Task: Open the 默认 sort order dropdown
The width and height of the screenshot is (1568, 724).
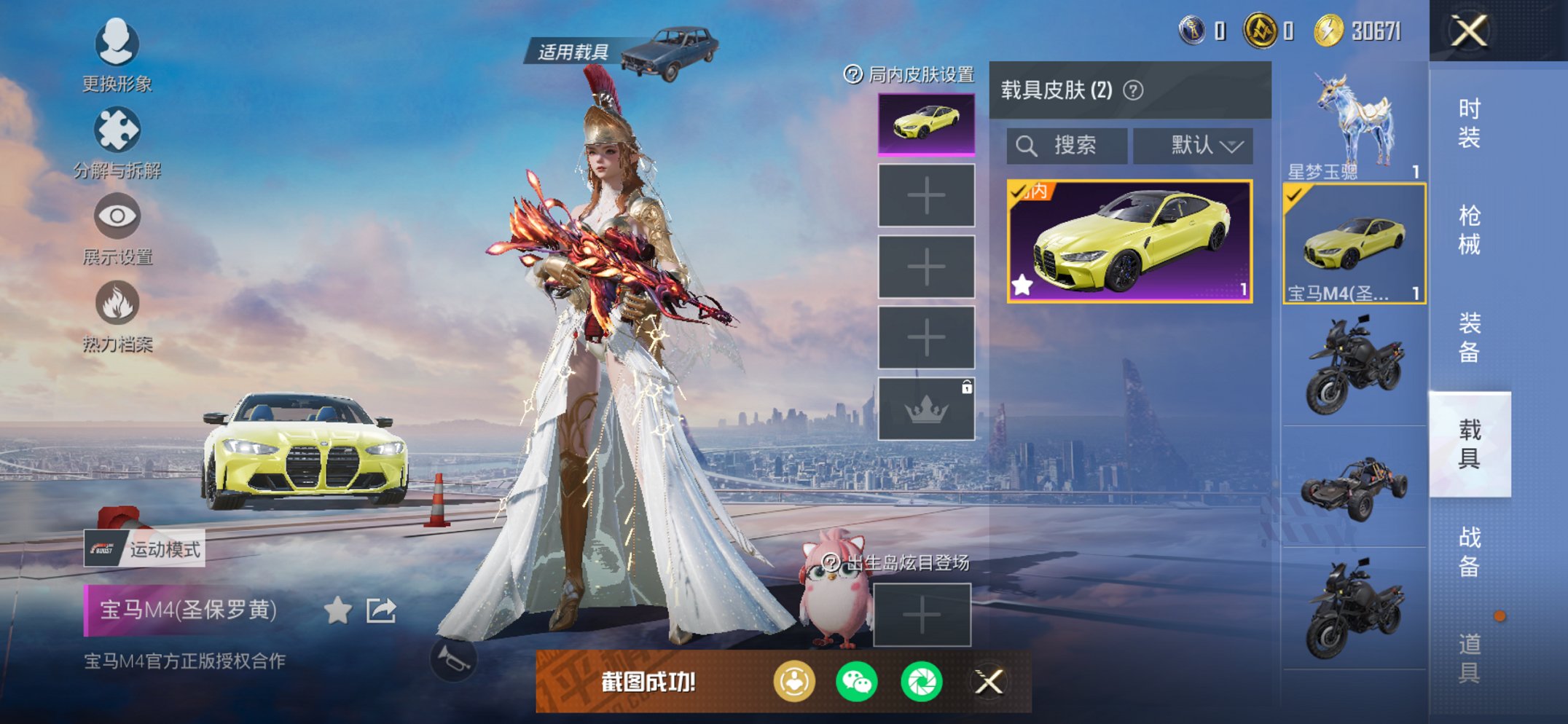Action: pos(1192,144)
